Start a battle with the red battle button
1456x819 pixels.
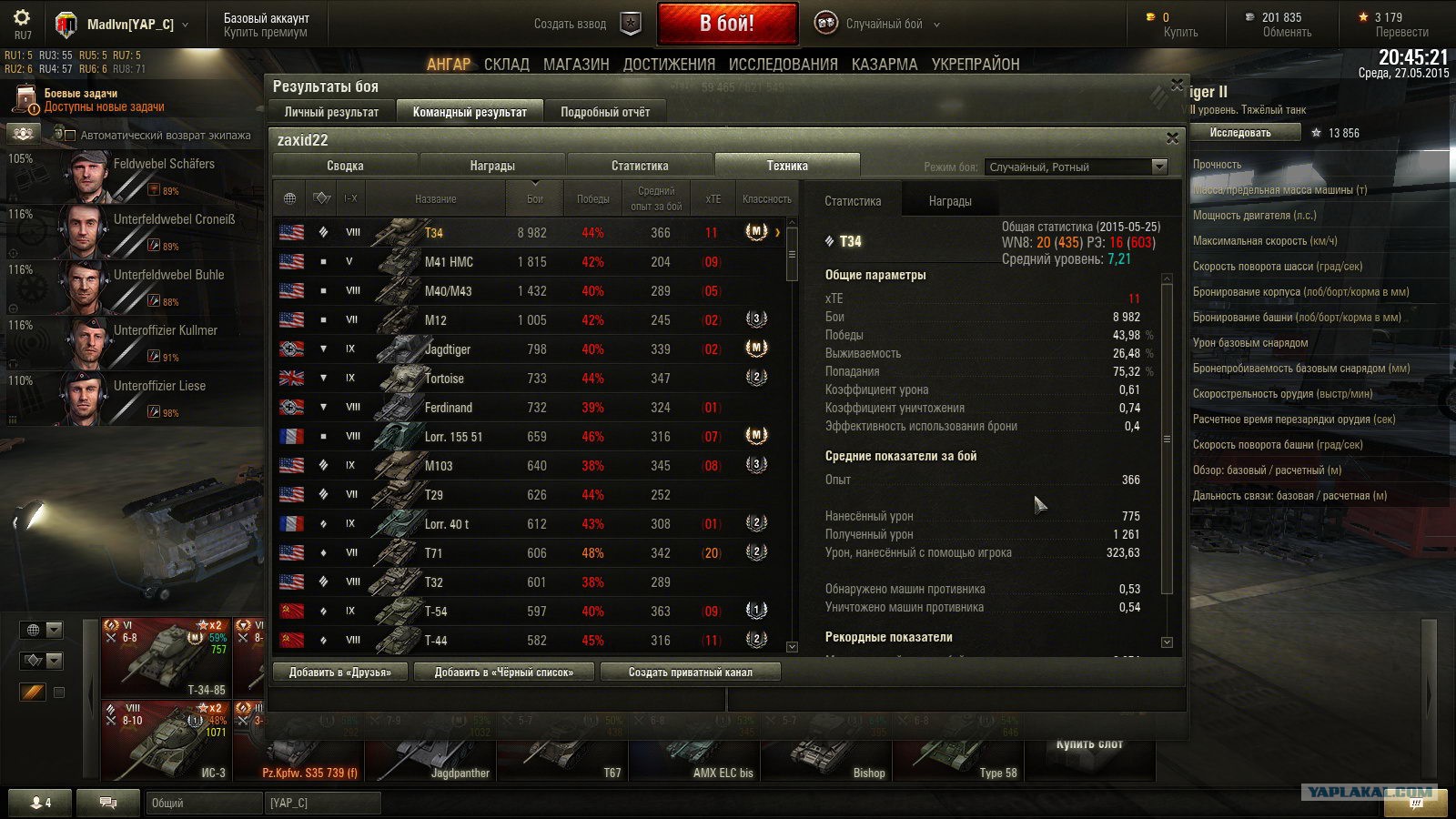726,24
